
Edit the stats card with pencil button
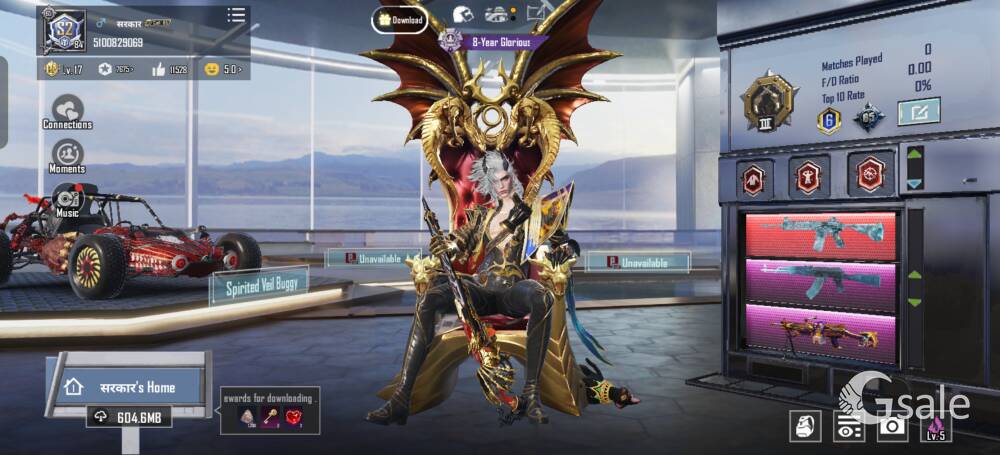(918, 111)
